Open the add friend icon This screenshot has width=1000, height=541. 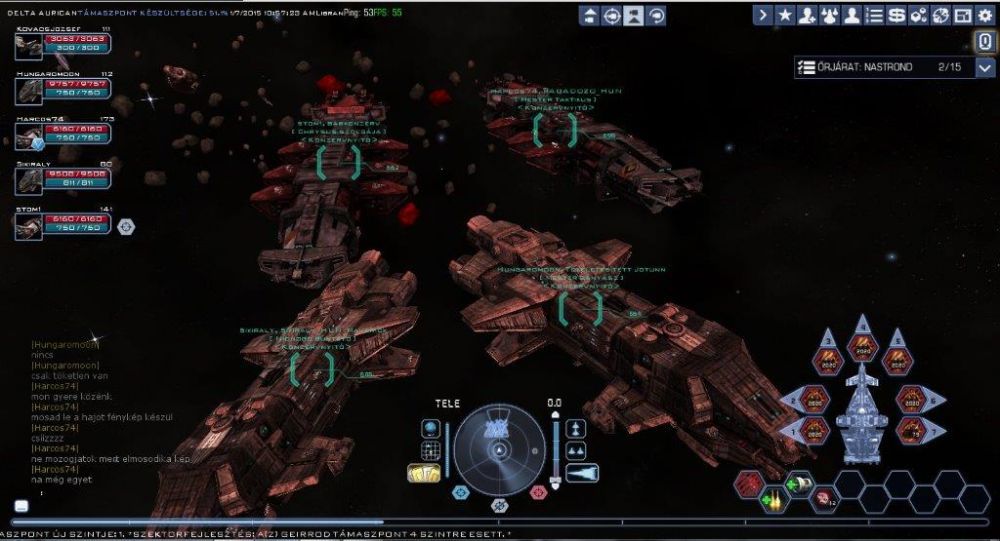[807, 15]
